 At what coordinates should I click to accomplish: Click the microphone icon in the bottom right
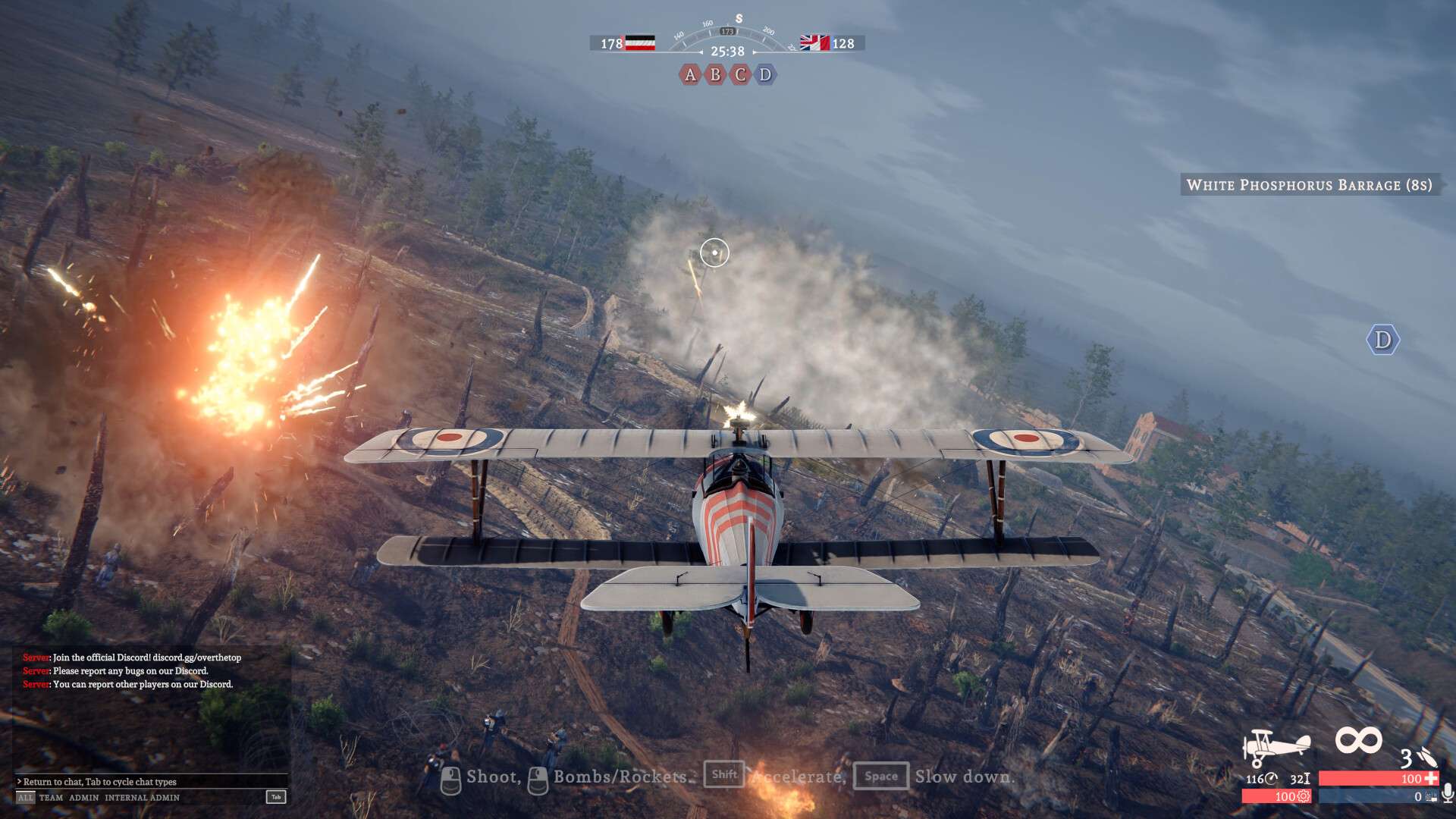(1448, 795)
